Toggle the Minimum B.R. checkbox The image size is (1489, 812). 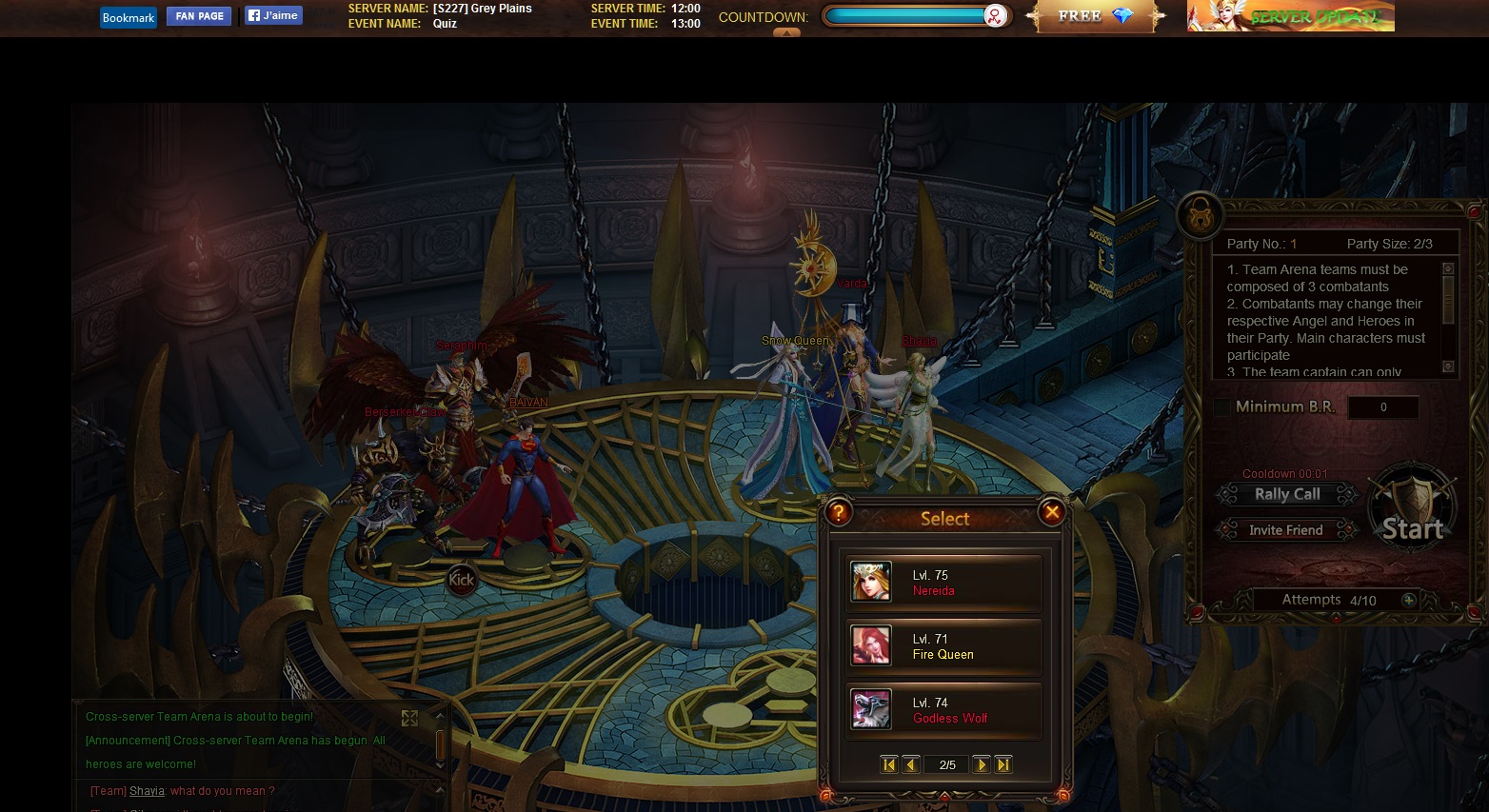coord(1221,407)
